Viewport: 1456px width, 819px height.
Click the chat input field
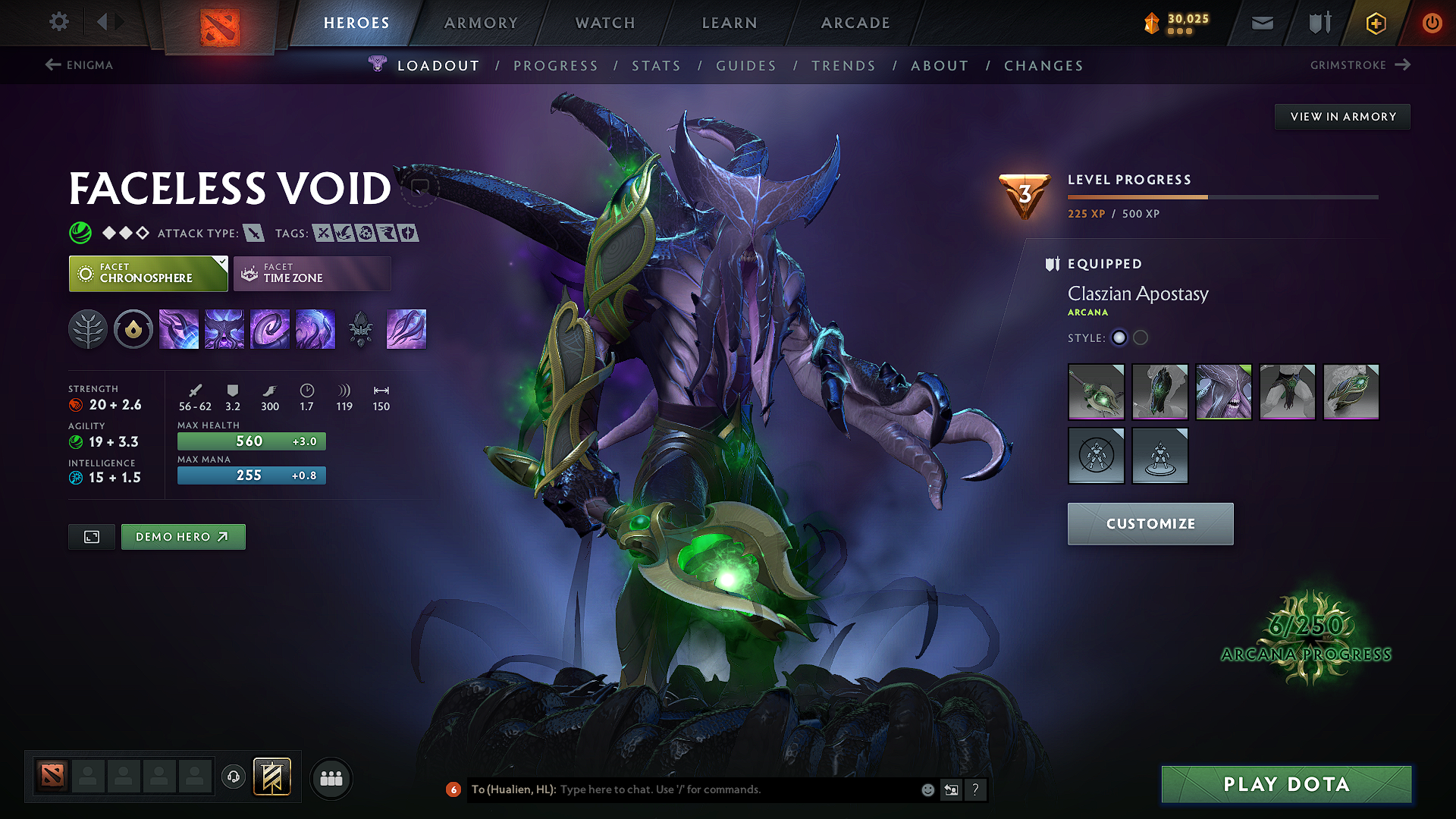click(682, 789)
